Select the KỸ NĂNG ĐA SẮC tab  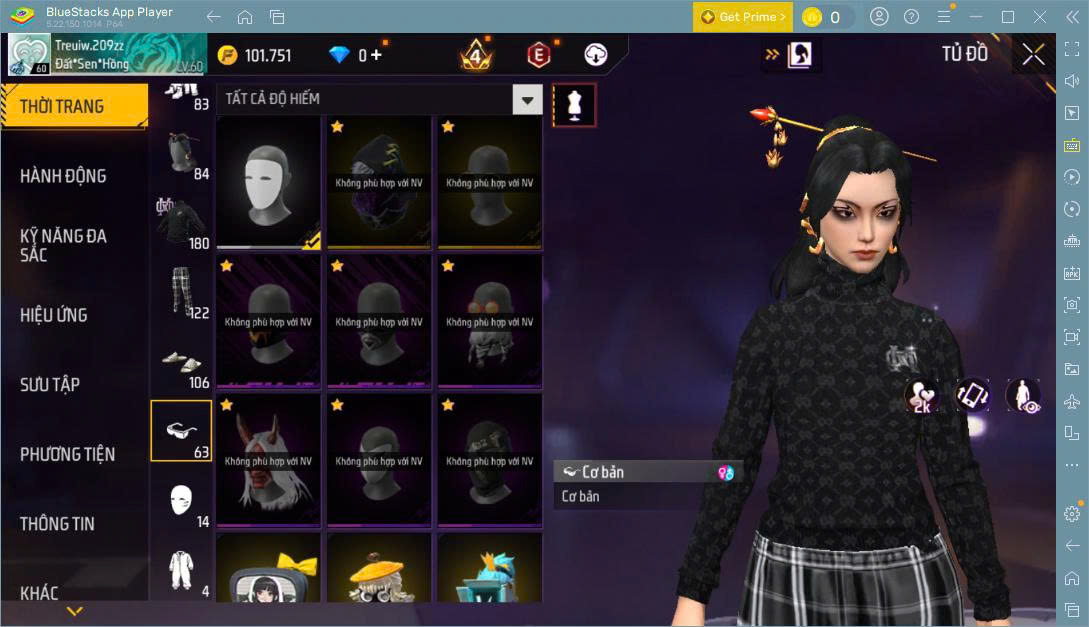point(63,245)
